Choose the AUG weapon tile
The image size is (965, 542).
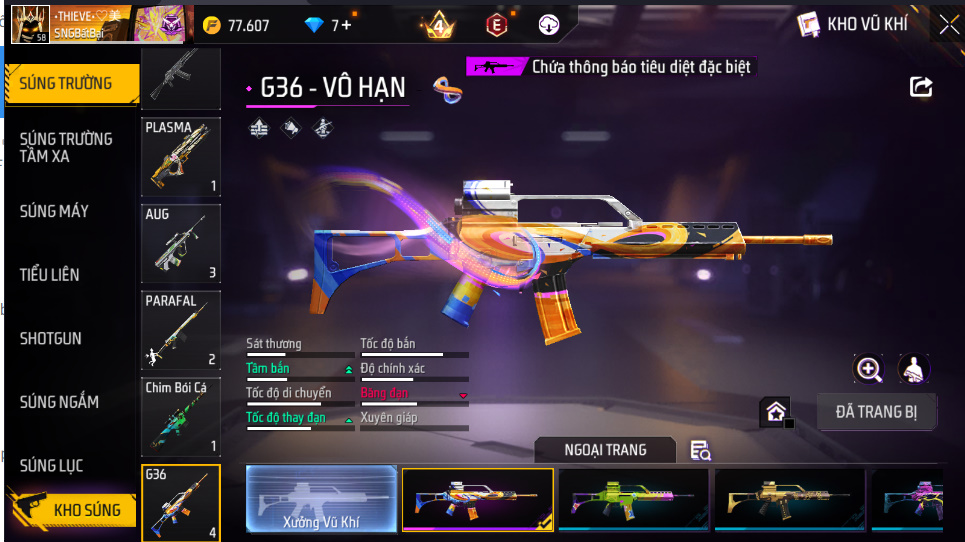click(x=181, y=244)
